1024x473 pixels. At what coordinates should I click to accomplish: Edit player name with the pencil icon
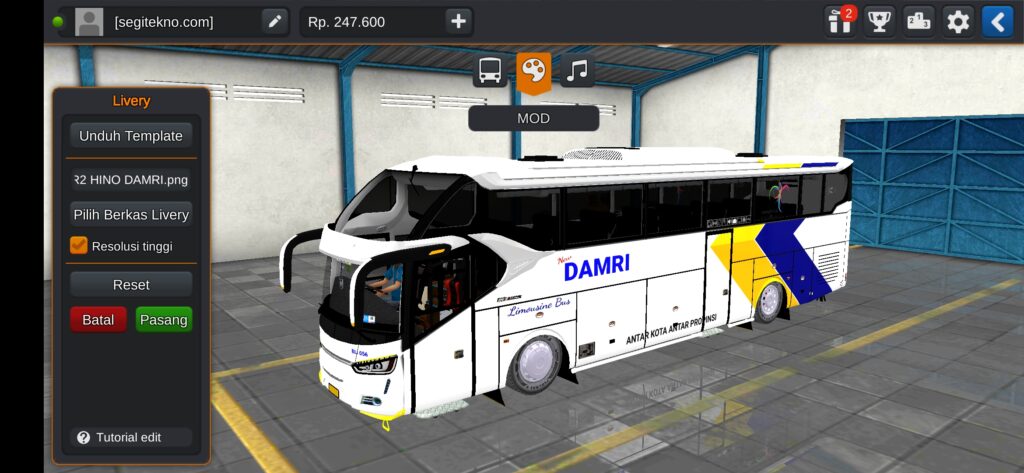[274, 22]
